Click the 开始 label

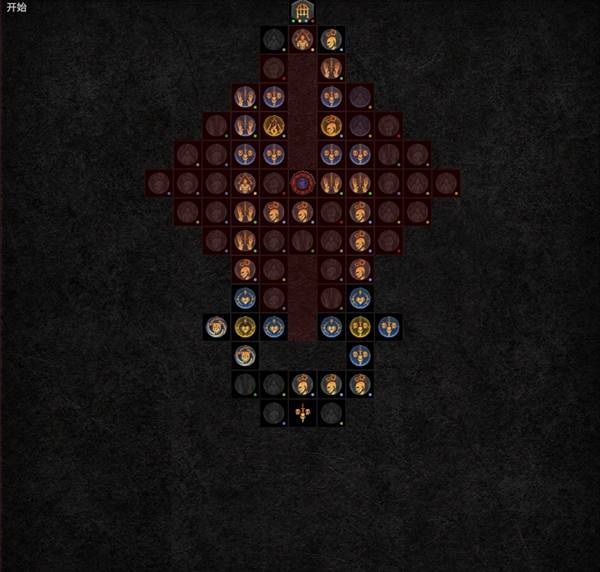17,8
